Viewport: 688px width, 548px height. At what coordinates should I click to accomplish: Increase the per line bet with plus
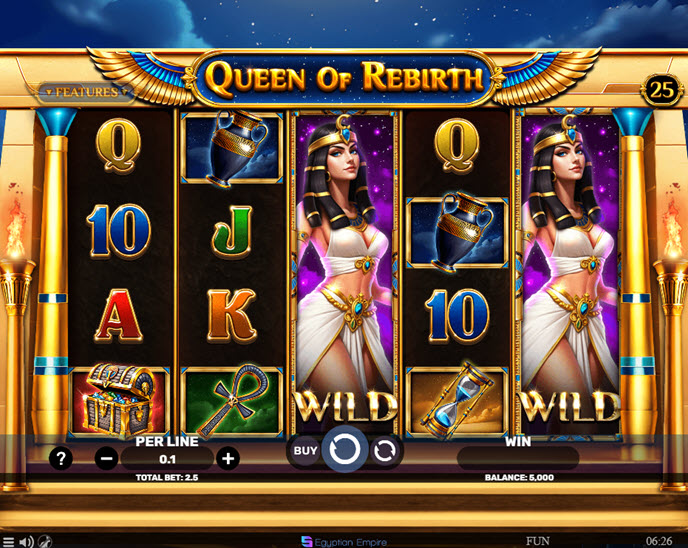[x=228, y=459]
